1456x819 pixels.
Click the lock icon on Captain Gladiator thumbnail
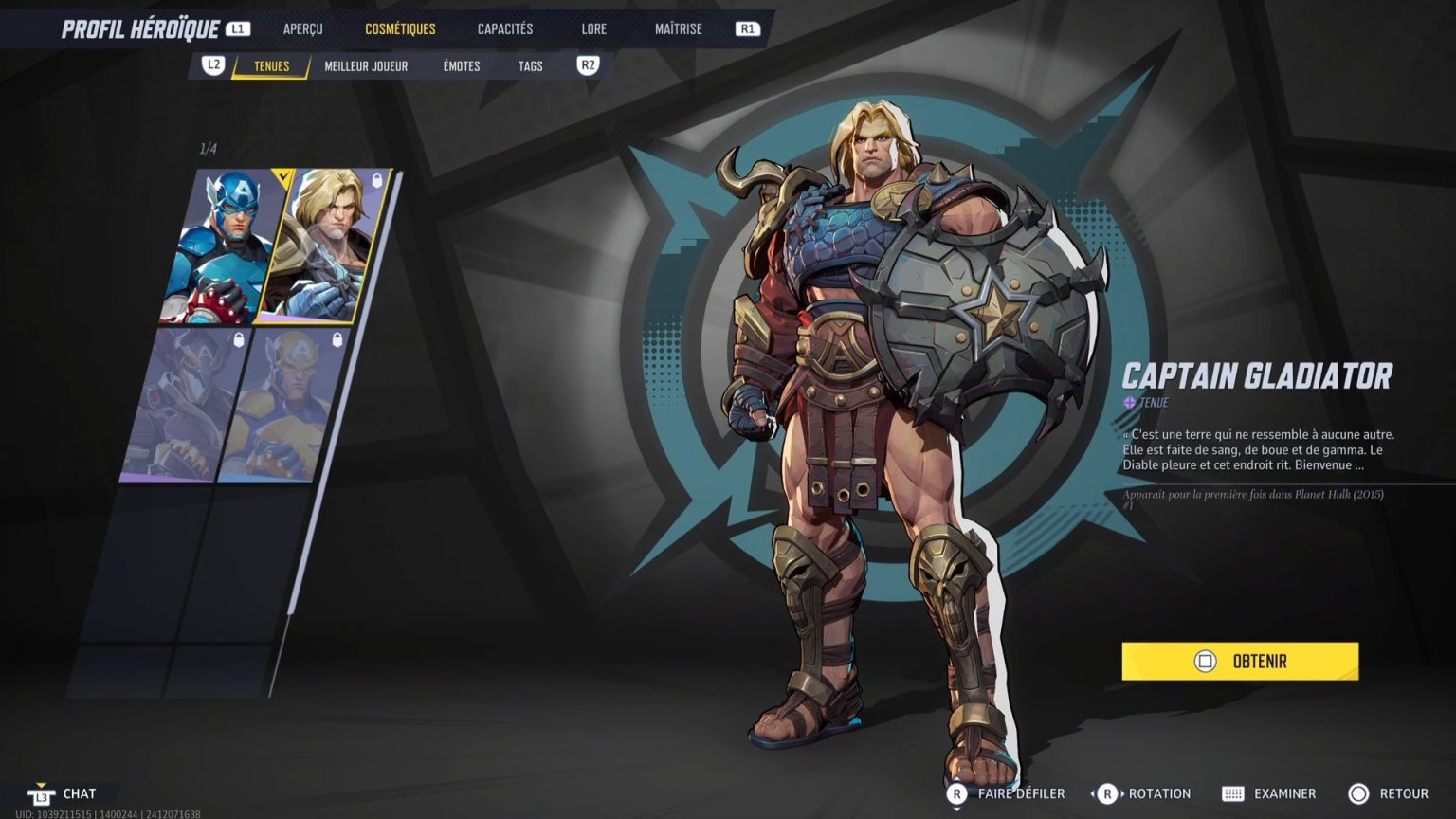377,178
